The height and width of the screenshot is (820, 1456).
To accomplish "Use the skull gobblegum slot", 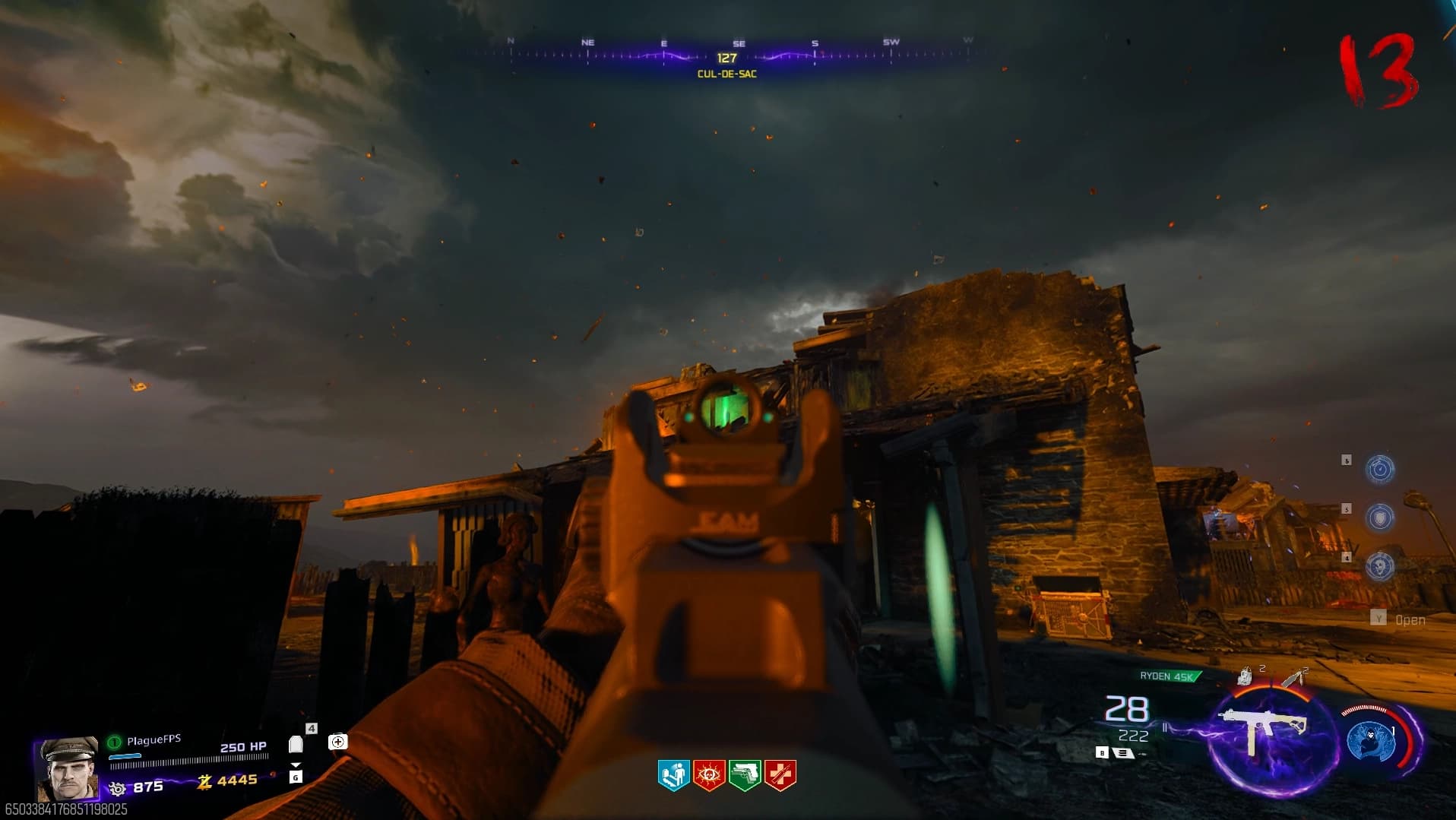I will click(x=1380, y=566).
